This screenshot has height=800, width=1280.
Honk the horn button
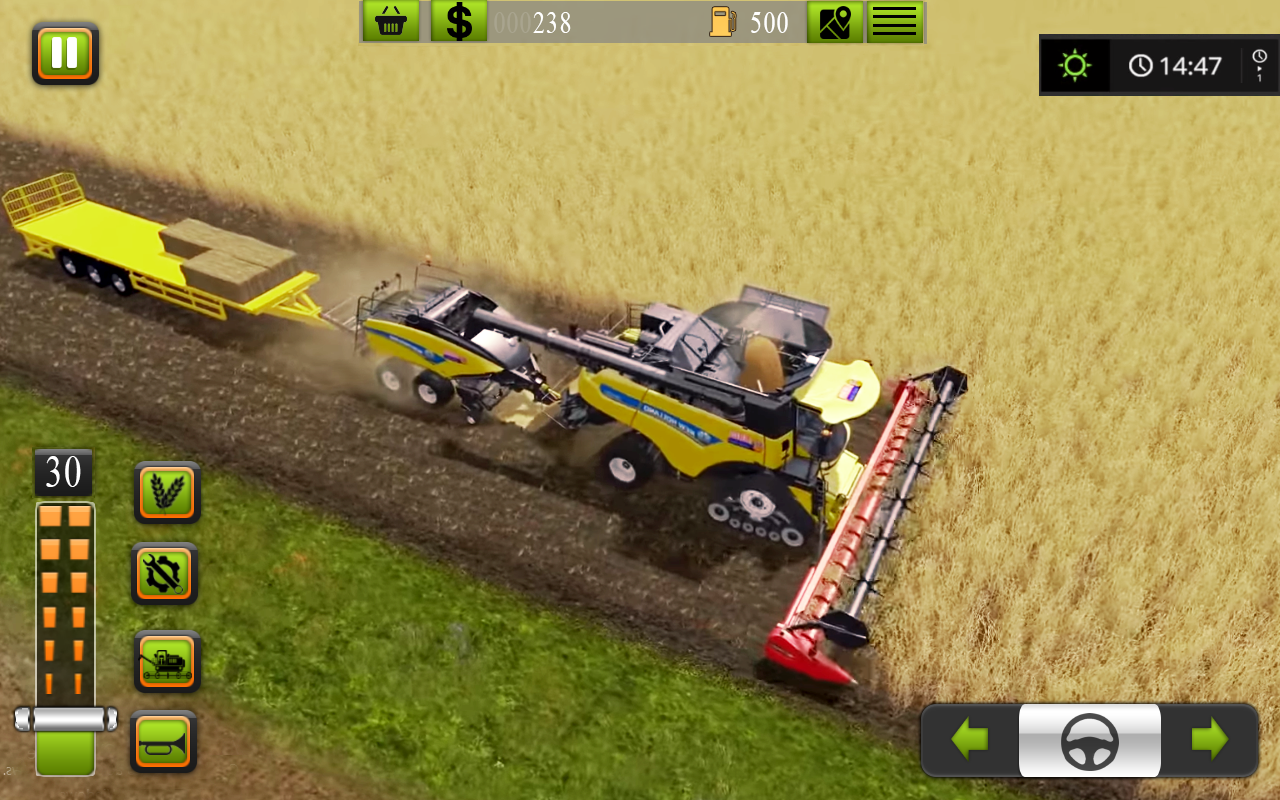coord(164,740)
